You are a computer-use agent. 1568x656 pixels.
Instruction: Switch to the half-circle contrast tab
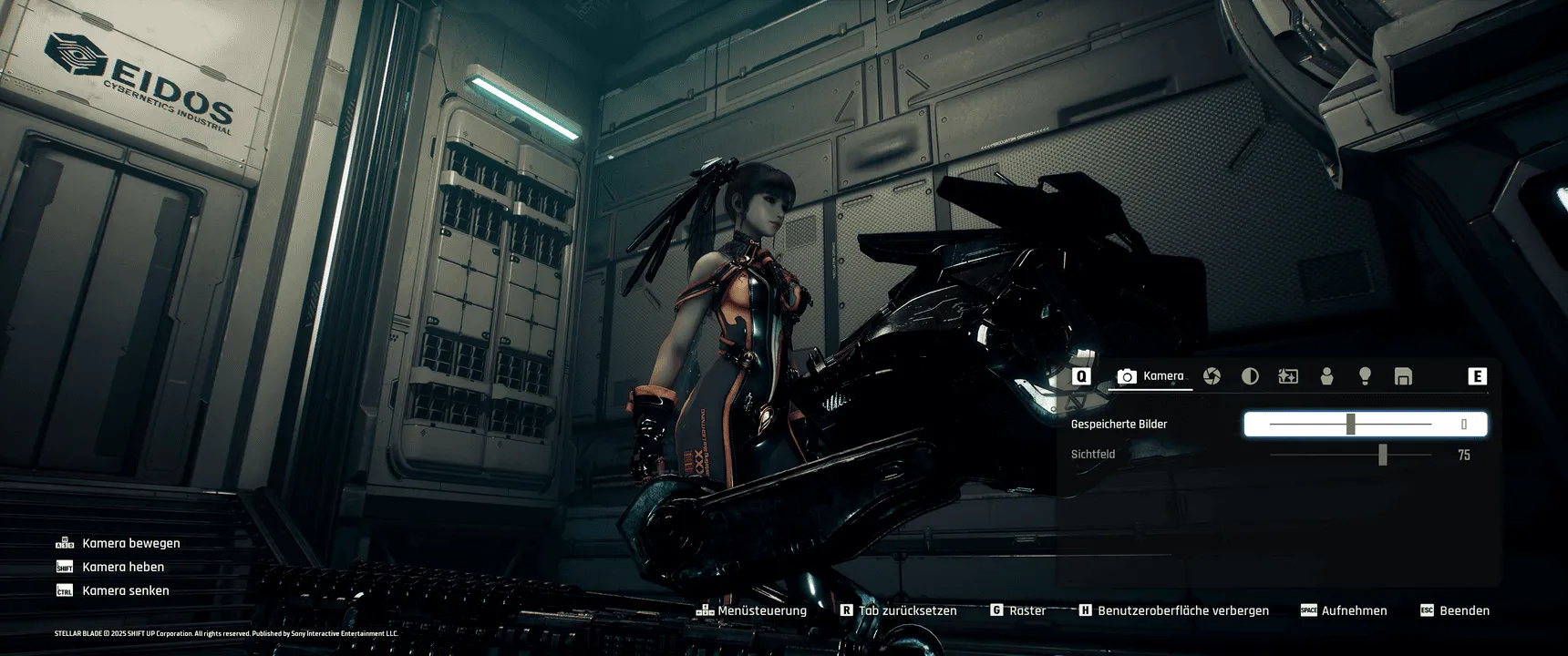tap(1250, 376)
